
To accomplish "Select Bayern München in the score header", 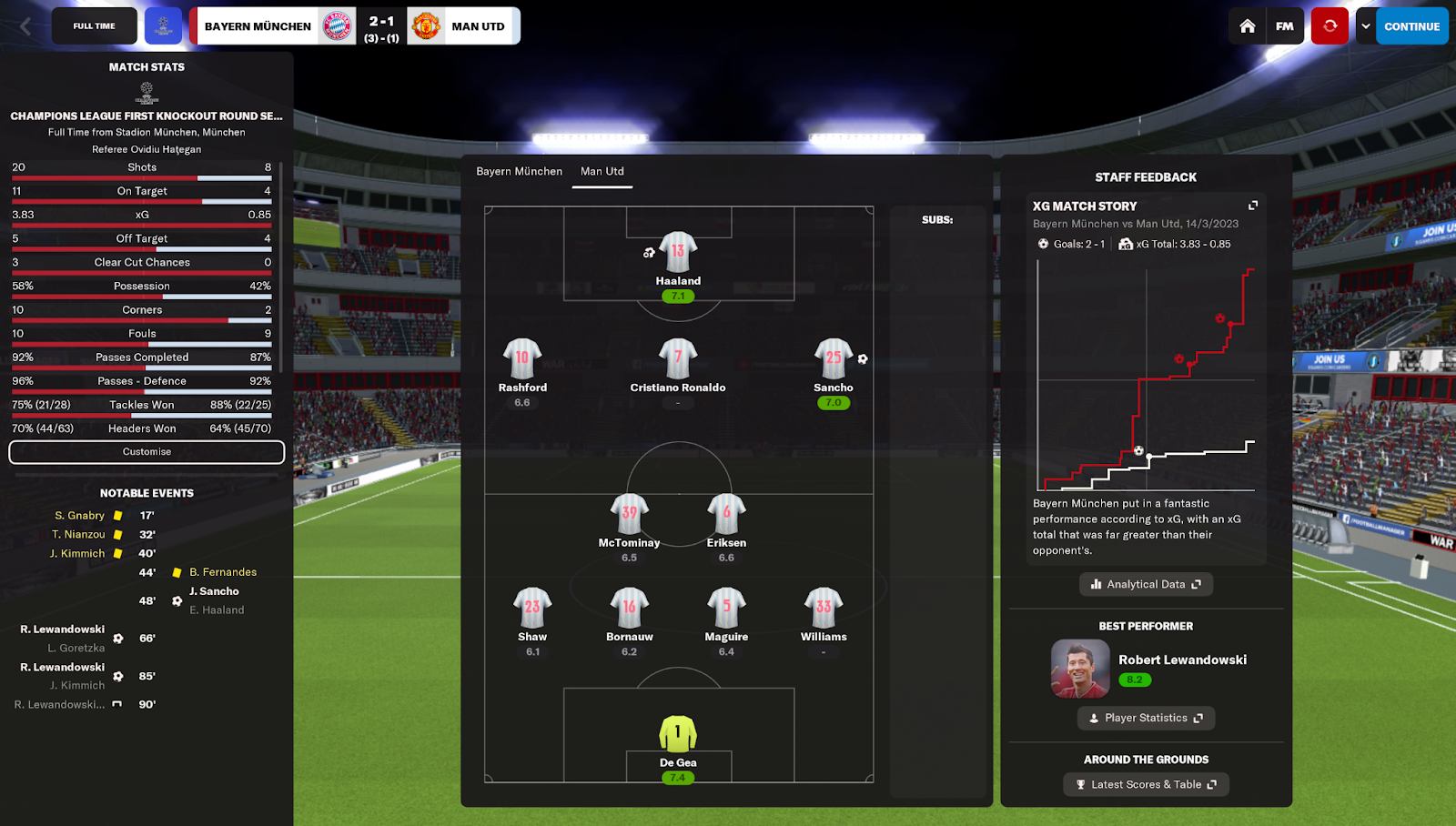I will coord(258,26).
